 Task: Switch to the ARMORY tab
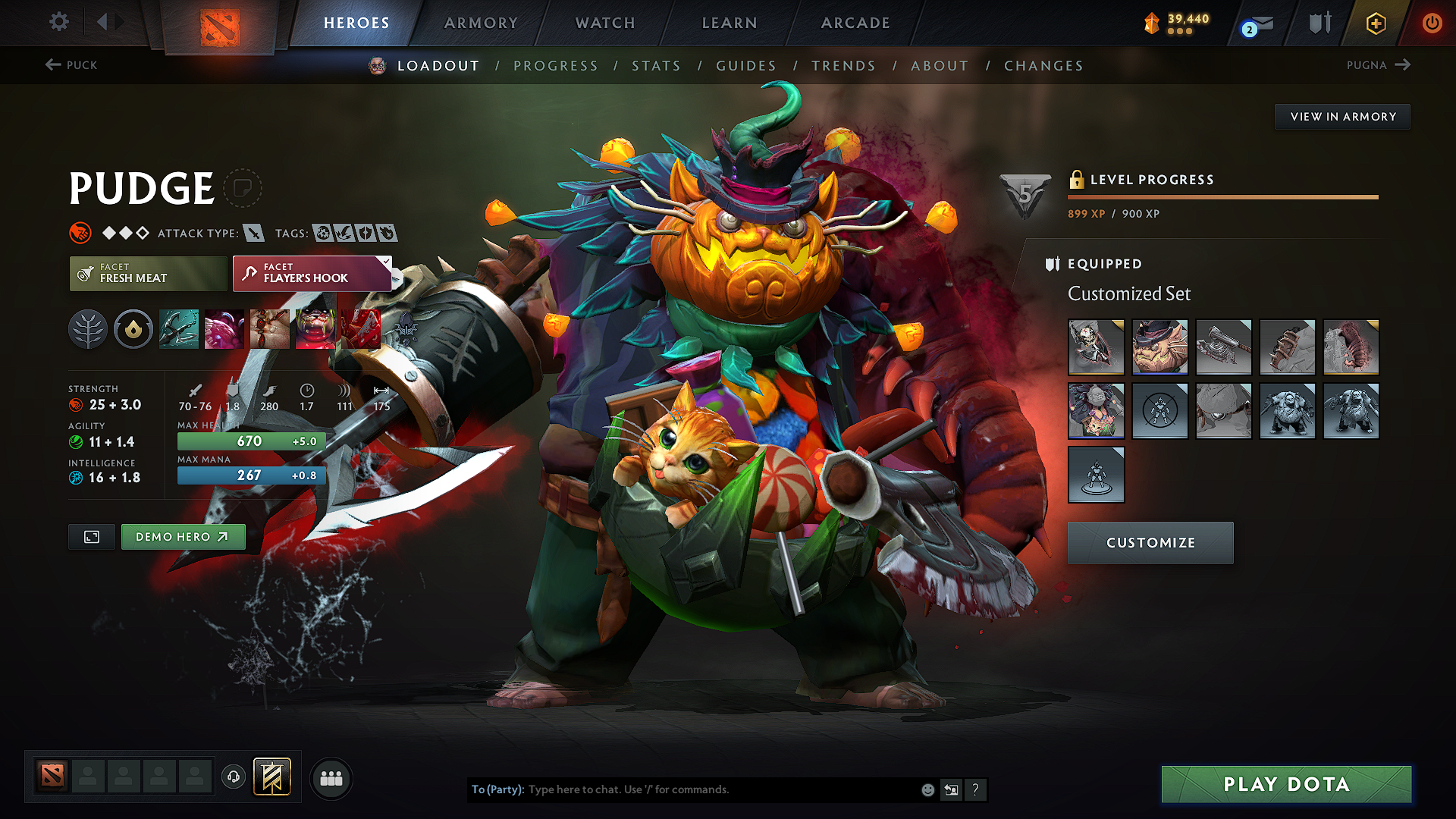480,23
